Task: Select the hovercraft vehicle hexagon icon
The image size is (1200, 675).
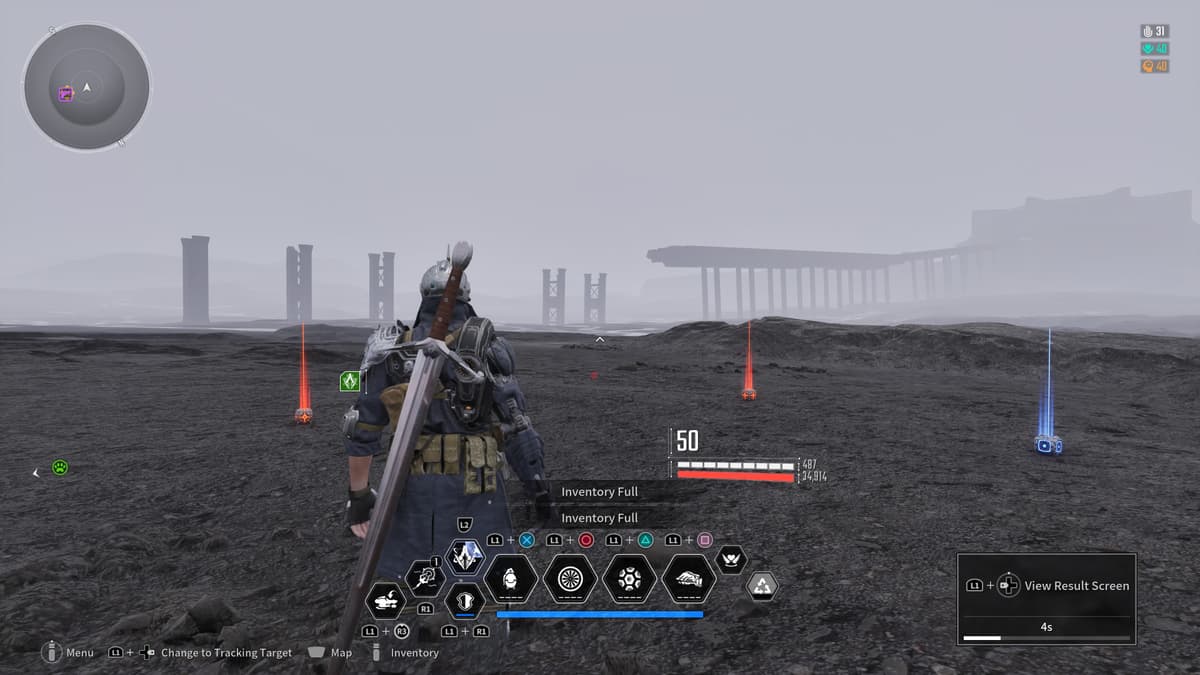Action: coord(386,601)
